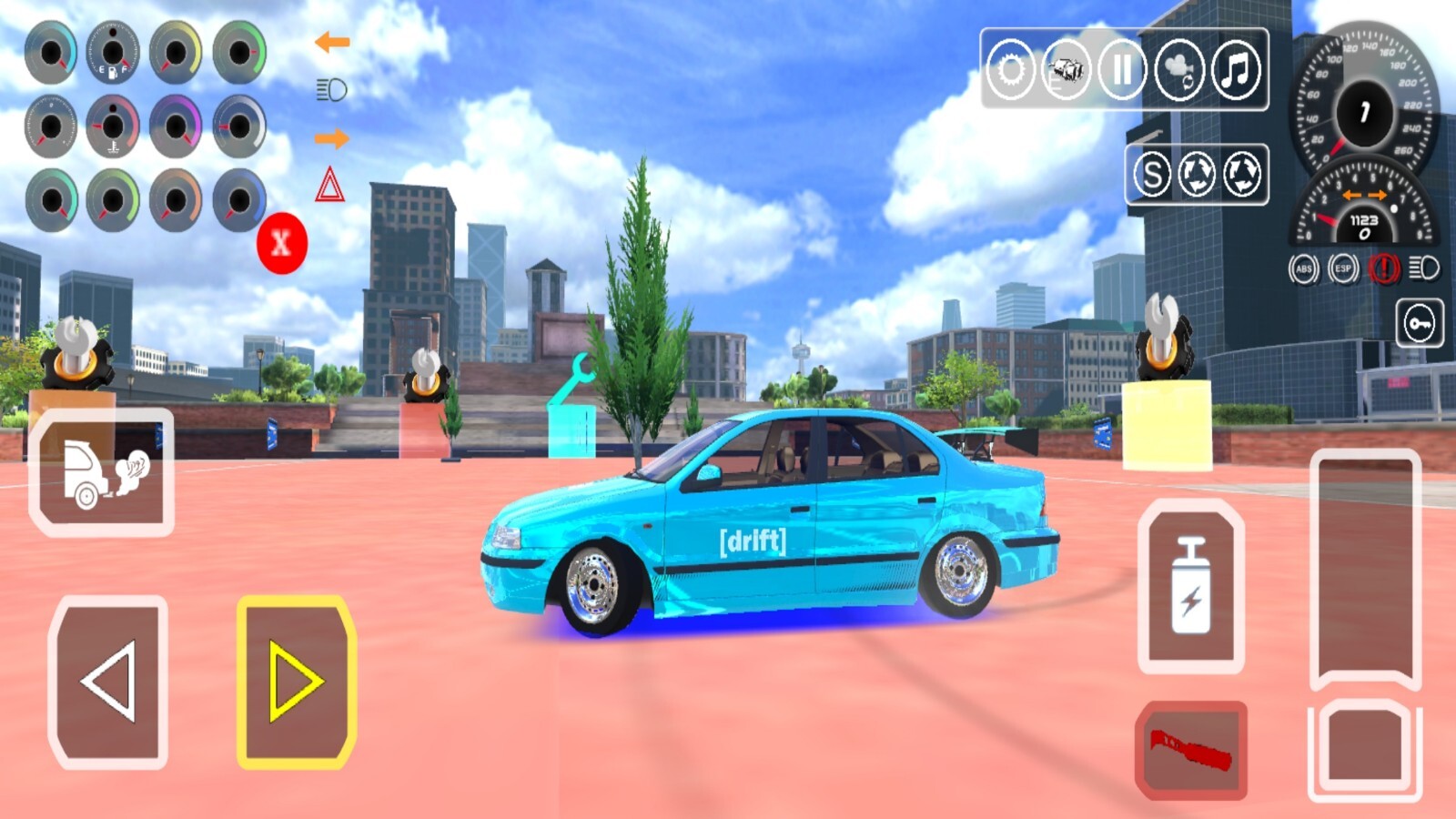Tap the red handbrake warning icon
The width and height of the screenshot is (1456, 819).
coord(1384,268)
